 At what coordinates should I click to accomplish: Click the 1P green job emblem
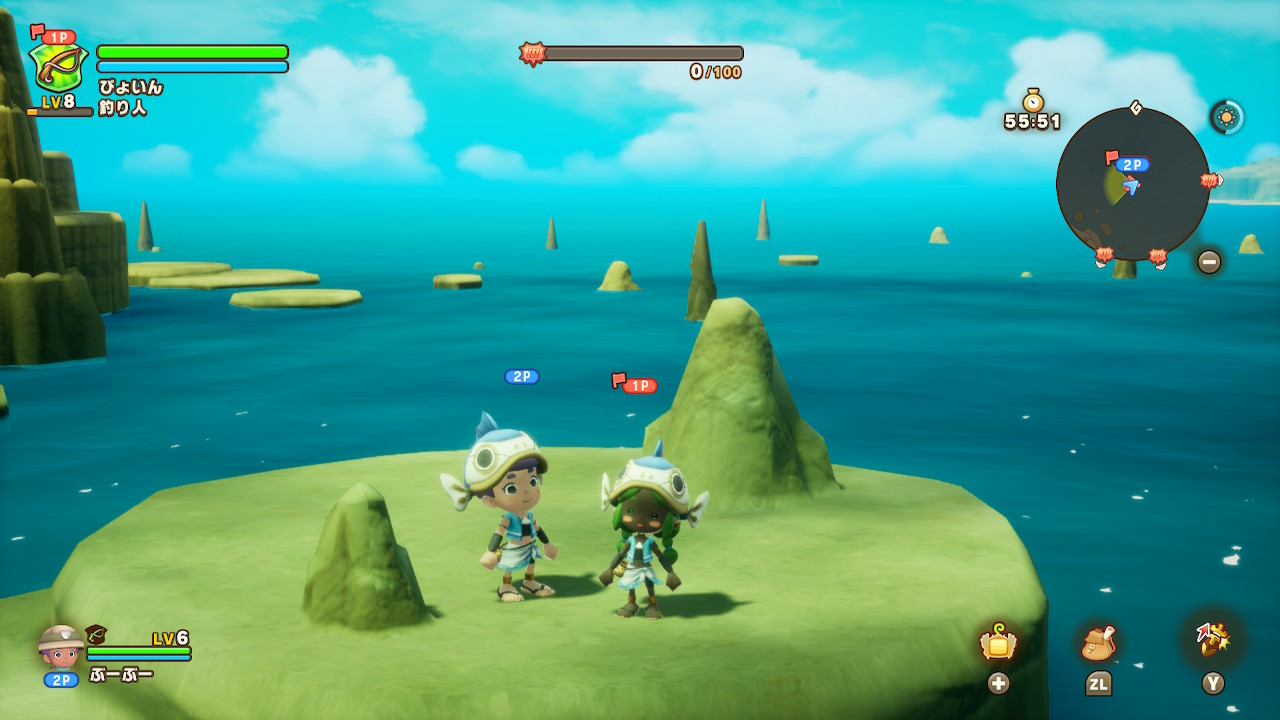tap(58, 66)
